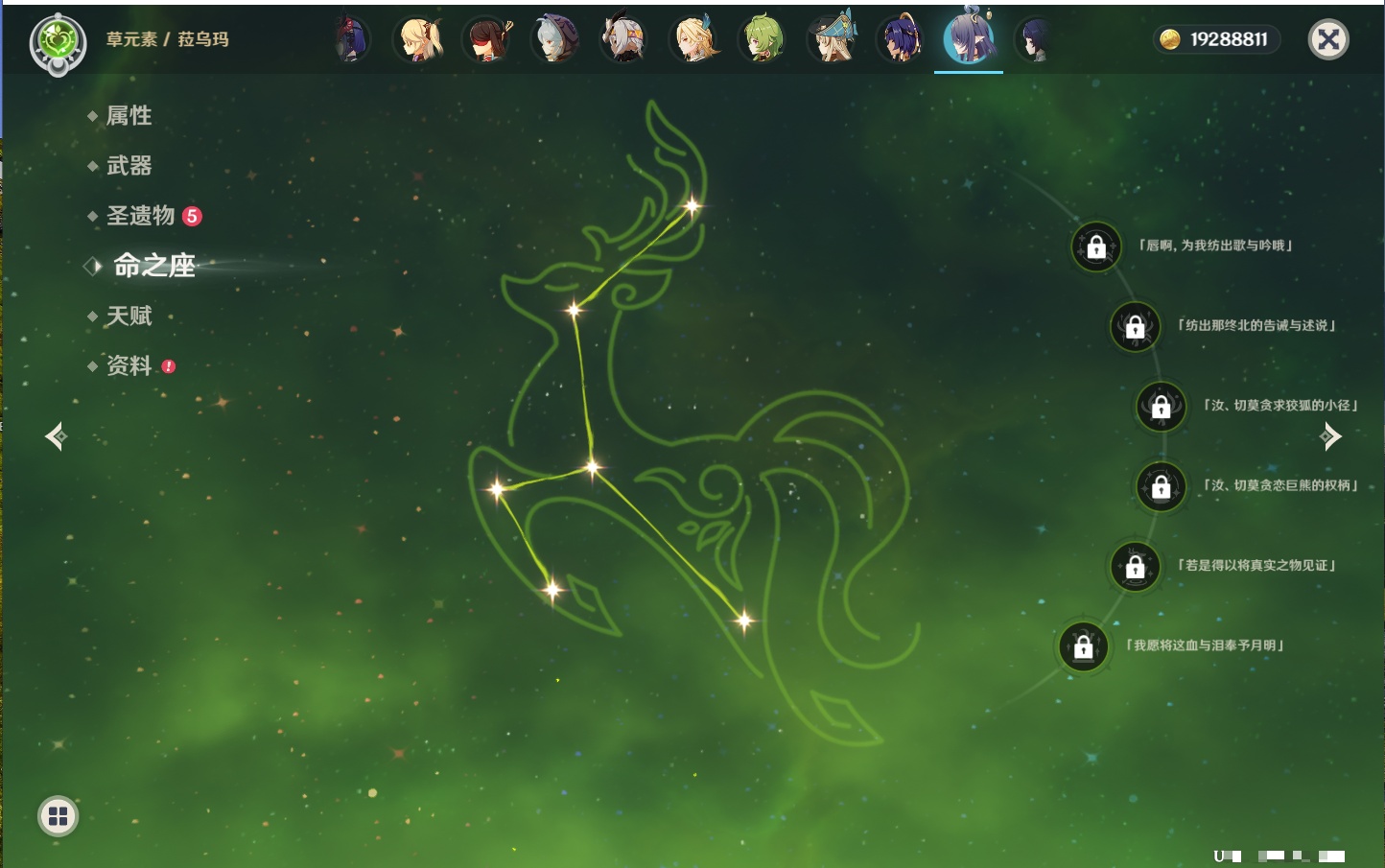The width and height of the screenshot is (1385, 868).
Task: Open constellation 「若是得以将真实之物见证」
Action: pyautogui.click(x=1135, y=566)
